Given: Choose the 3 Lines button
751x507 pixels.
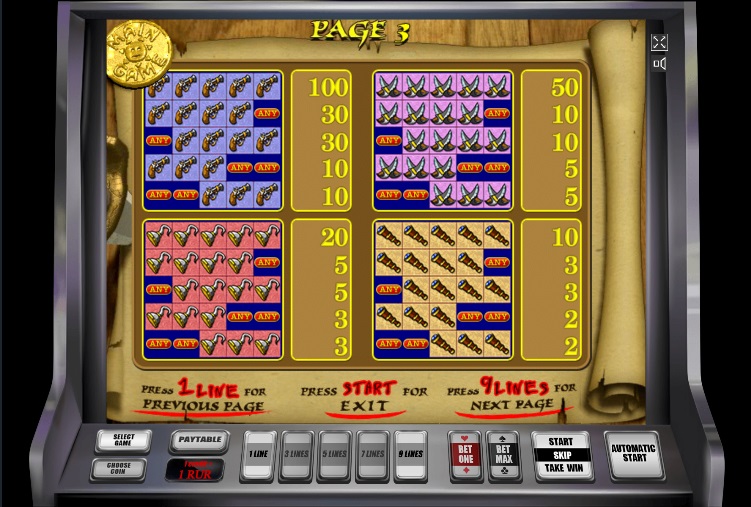Looking at the screenshot, I should click(297, 453).
